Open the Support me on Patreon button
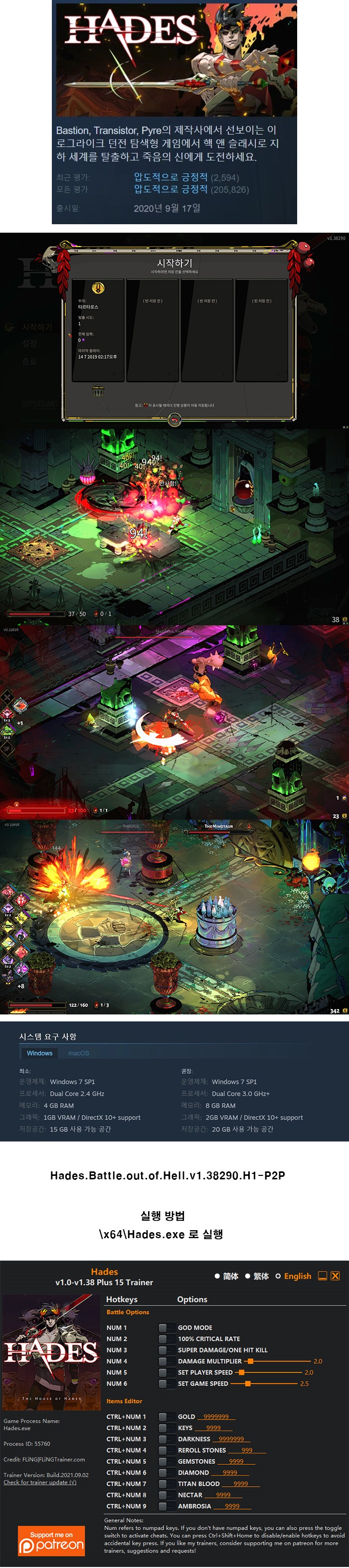Screen dimensions: 349x1568 (51, 1541)
